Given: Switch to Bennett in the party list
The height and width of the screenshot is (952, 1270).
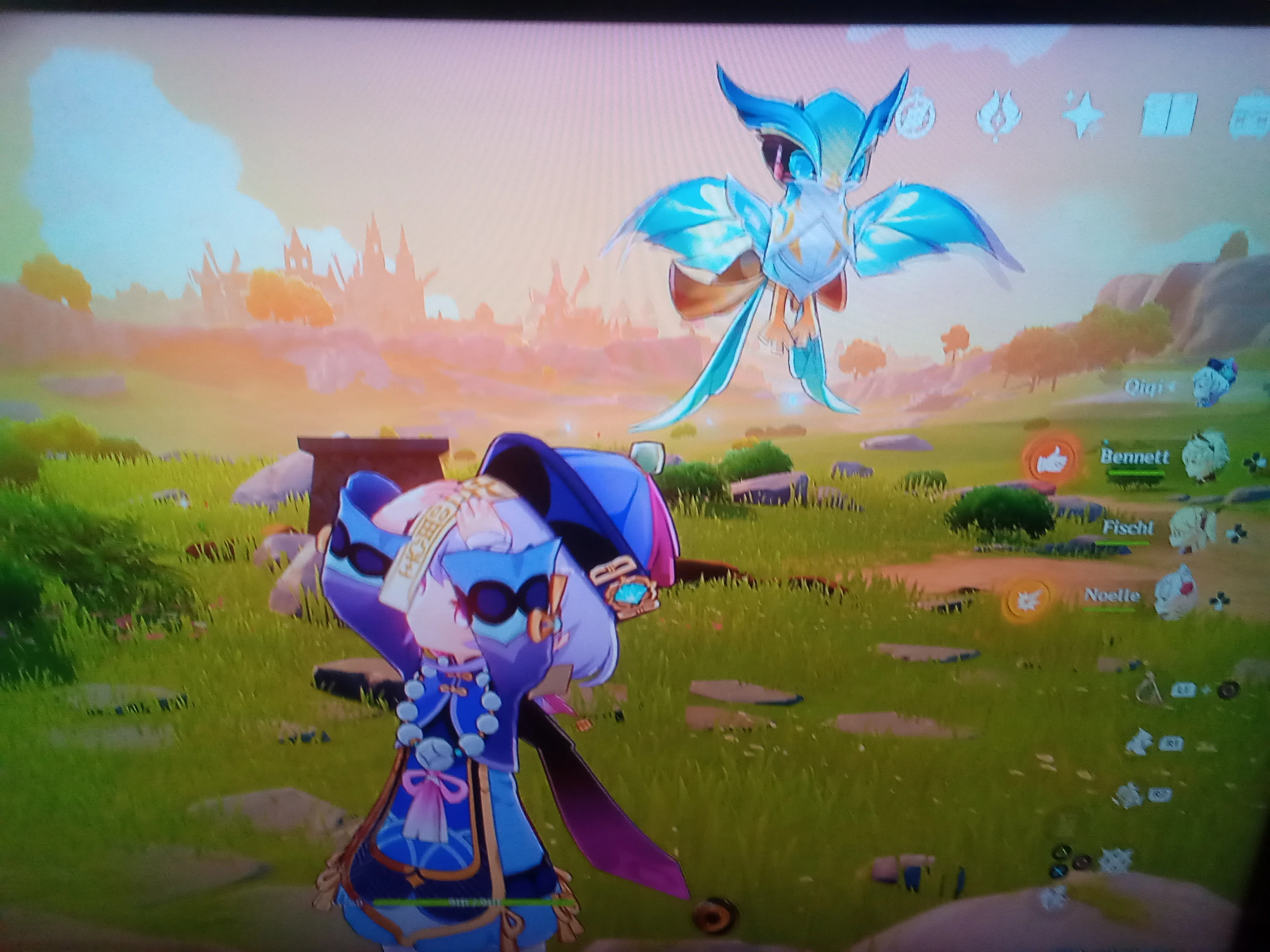Looking at the screenshot, I should 1134,457.
